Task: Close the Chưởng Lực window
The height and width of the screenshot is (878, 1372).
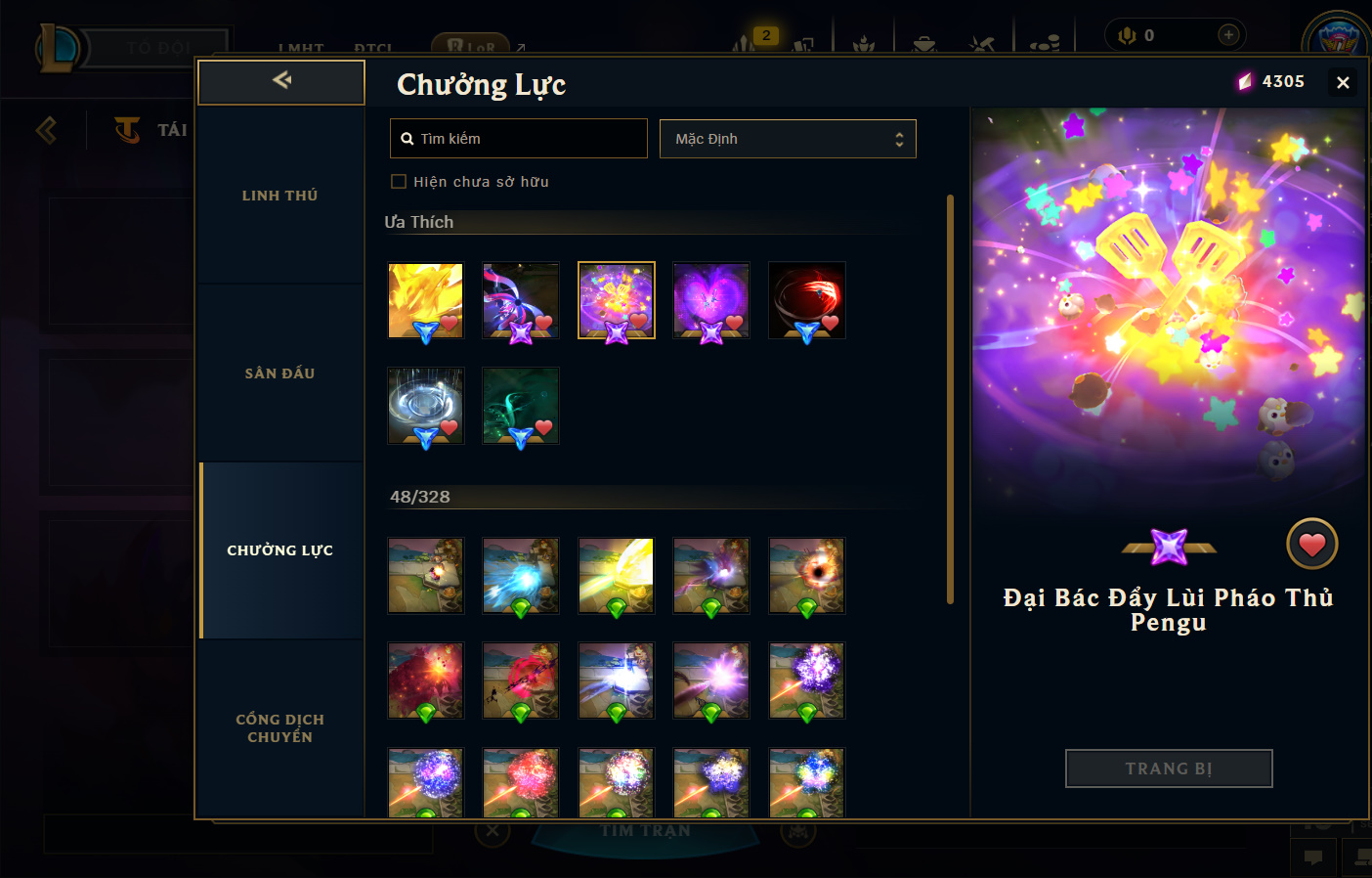Action: click(x=1343, y=83)
